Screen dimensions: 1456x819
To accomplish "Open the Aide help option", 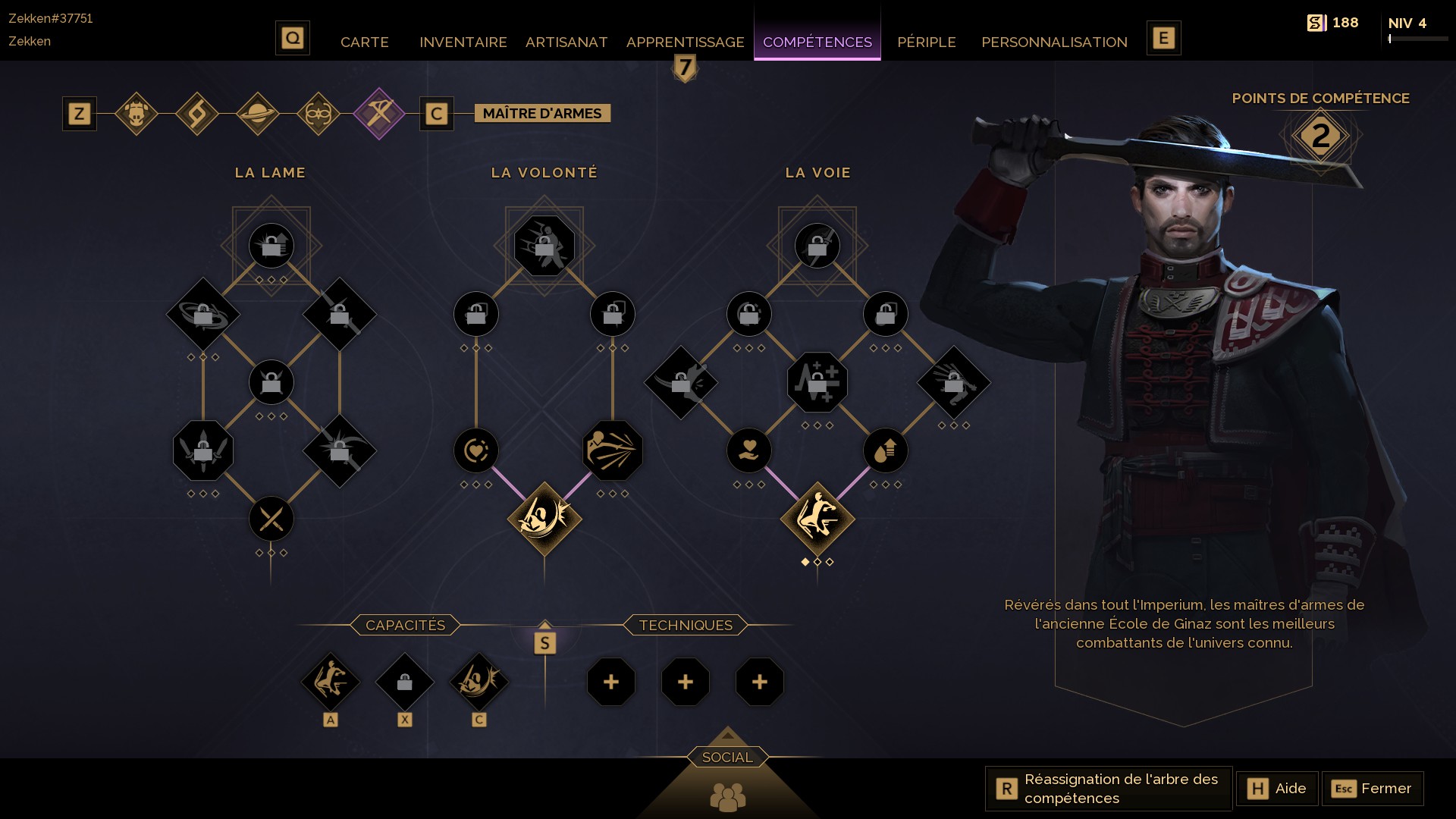I will tap(1277, 789).
